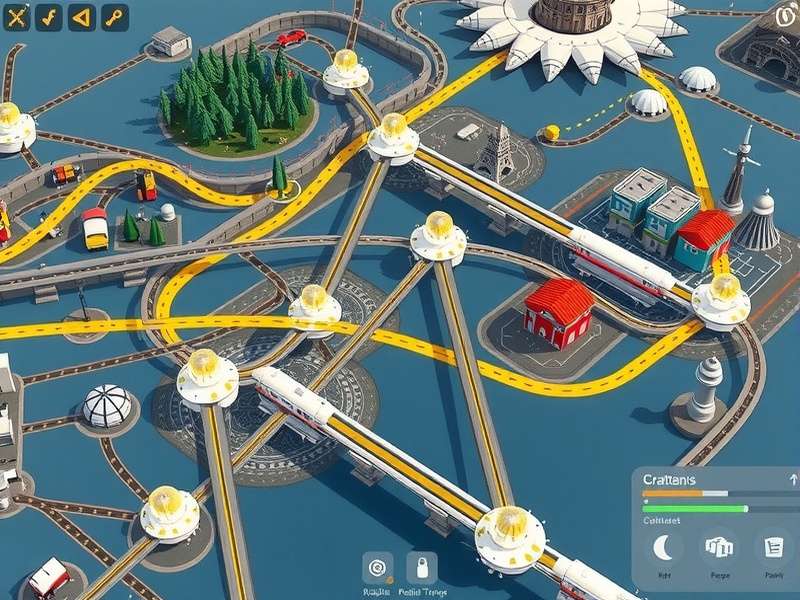Click the padlock button

(x=421, y=567)
